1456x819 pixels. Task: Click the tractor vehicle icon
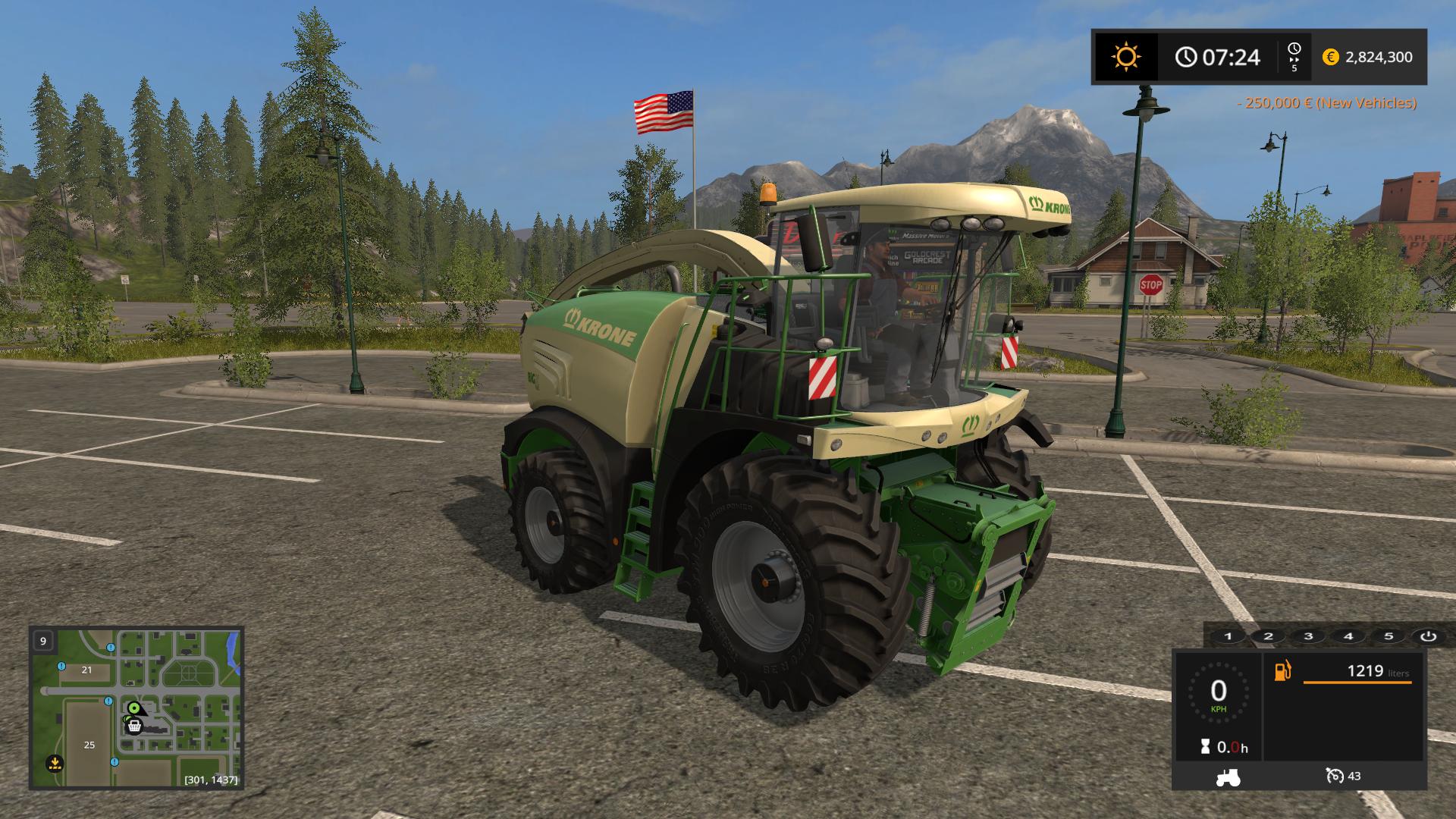[x=1228, y=777]
